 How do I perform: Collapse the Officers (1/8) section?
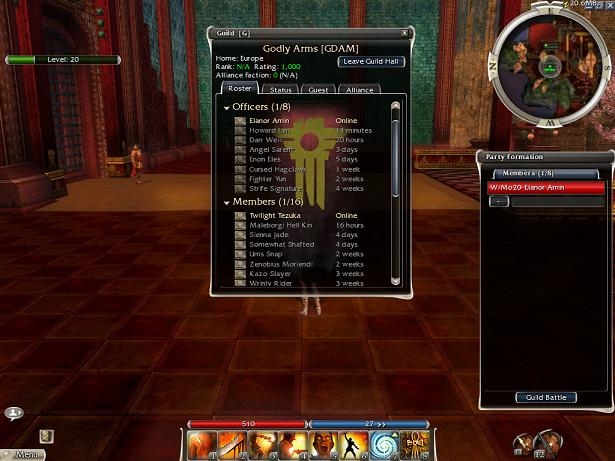(x=228, y=107)
